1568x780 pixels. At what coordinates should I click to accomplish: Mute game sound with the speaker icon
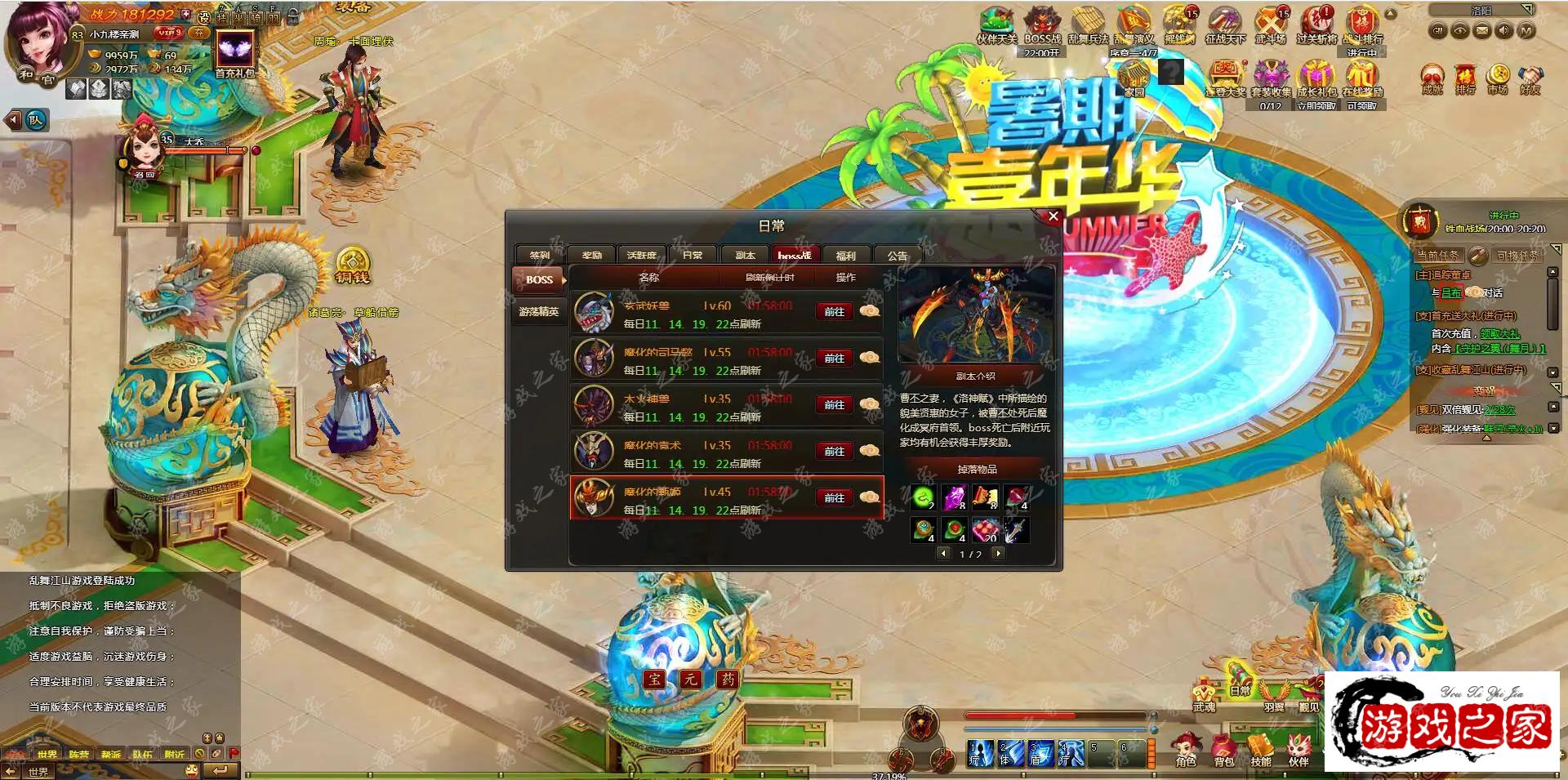coord(1503,32)
